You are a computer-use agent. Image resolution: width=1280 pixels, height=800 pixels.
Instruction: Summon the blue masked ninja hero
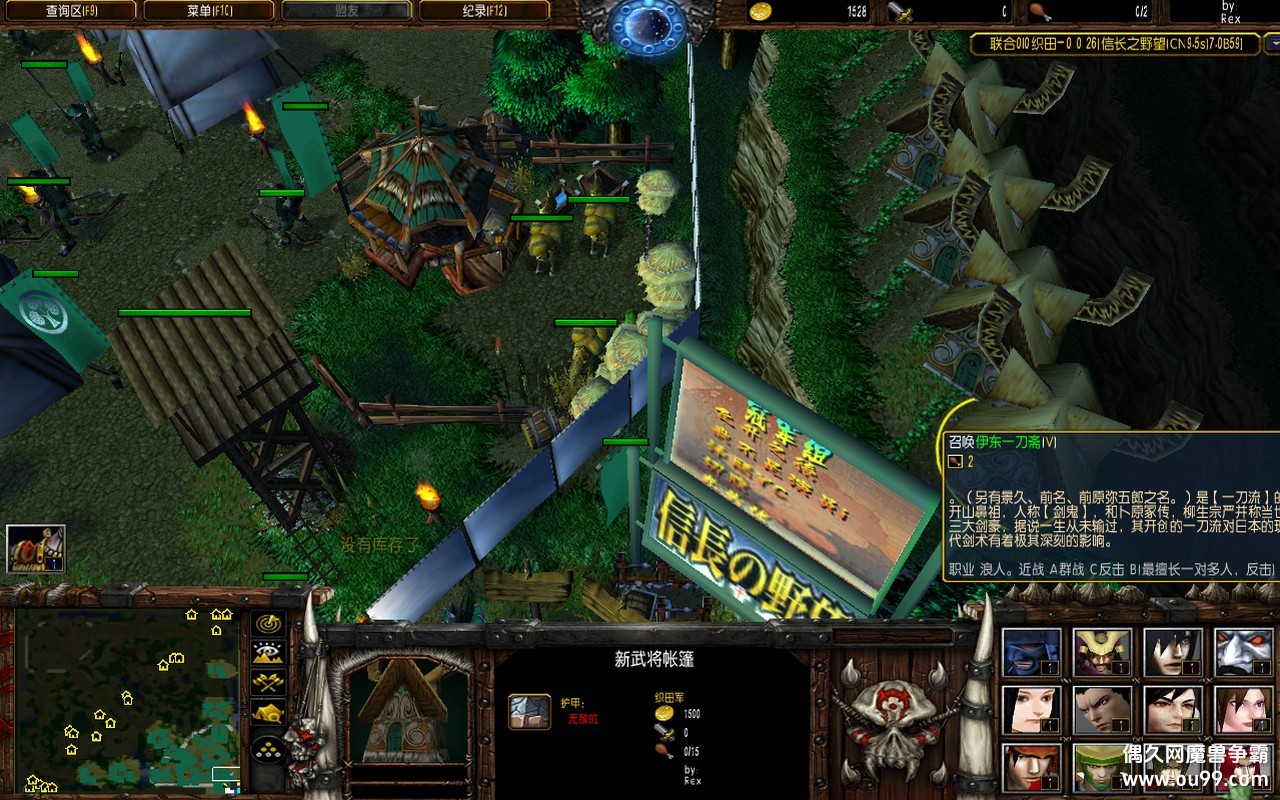tap(1031, 653)
